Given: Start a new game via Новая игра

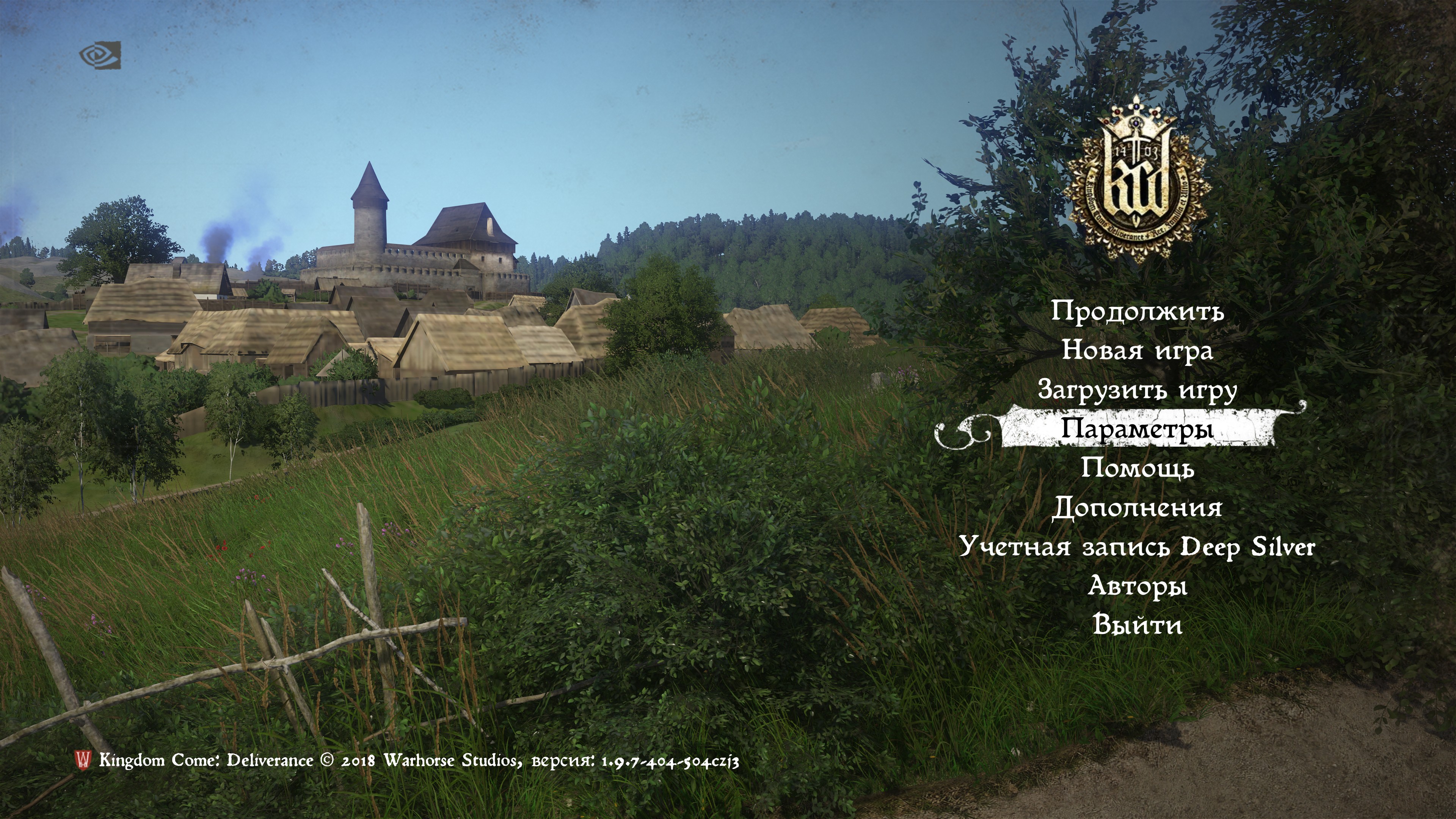Looking at the screenshot, I should (1137, 350).
